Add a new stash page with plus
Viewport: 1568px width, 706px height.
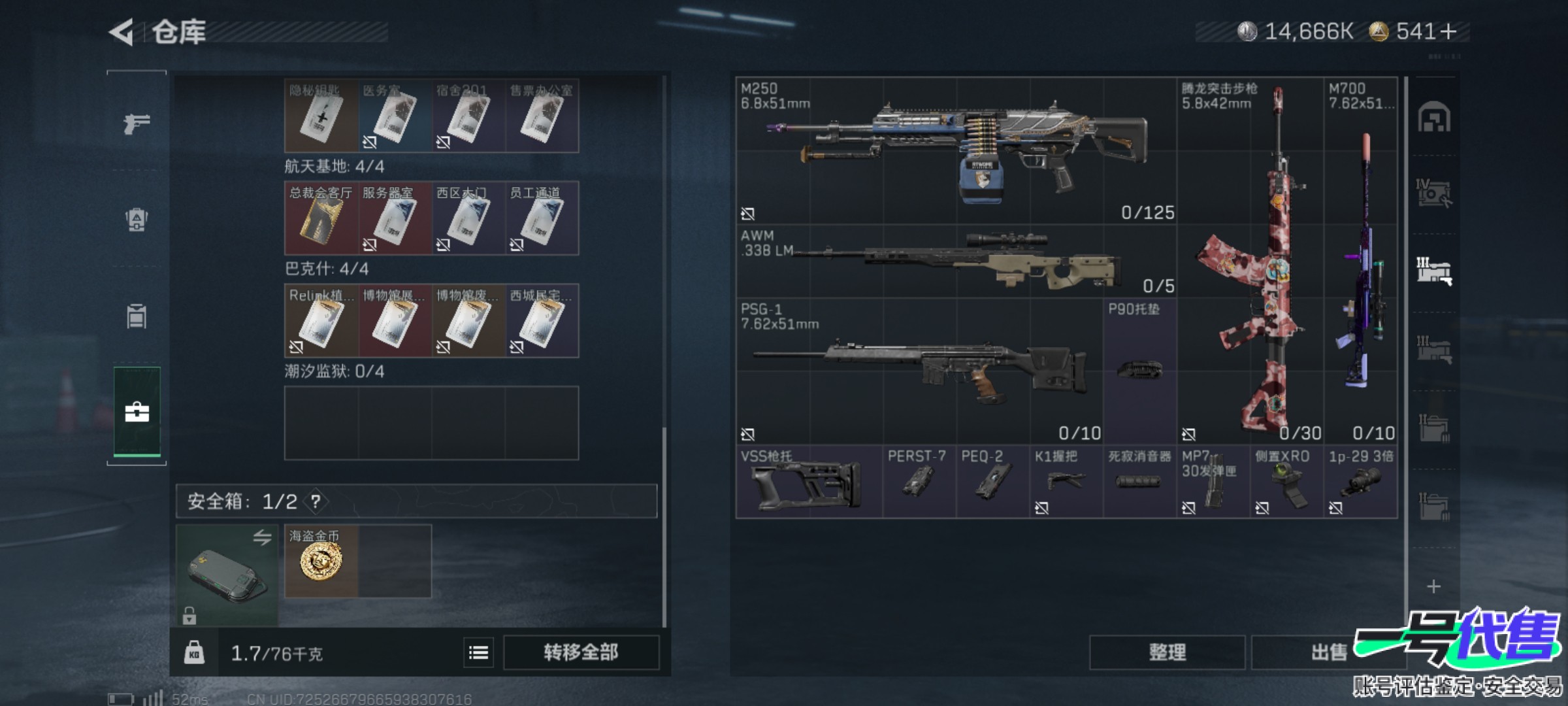point(1433,586)
